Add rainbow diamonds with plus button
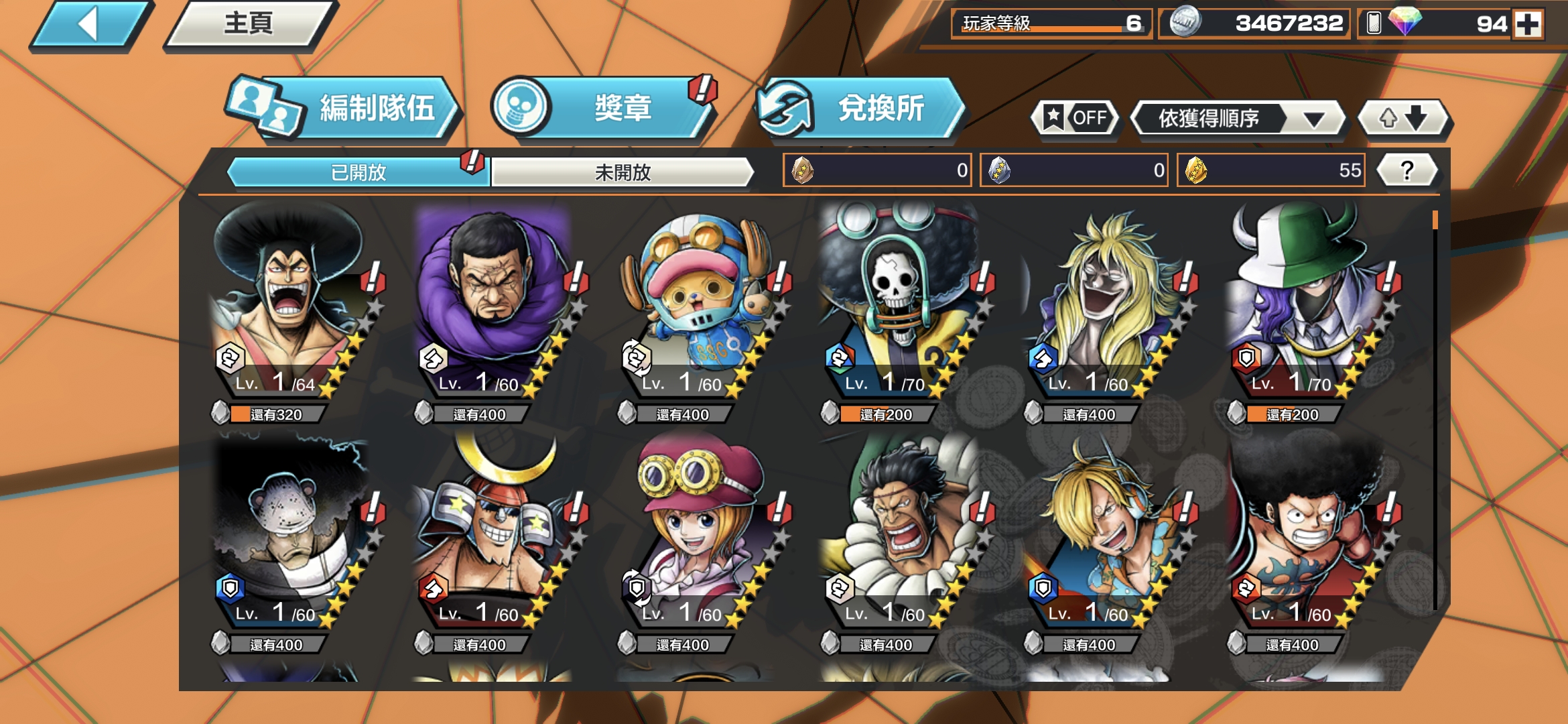Viewport: 1568px width, 724px height. (1528, 25)
